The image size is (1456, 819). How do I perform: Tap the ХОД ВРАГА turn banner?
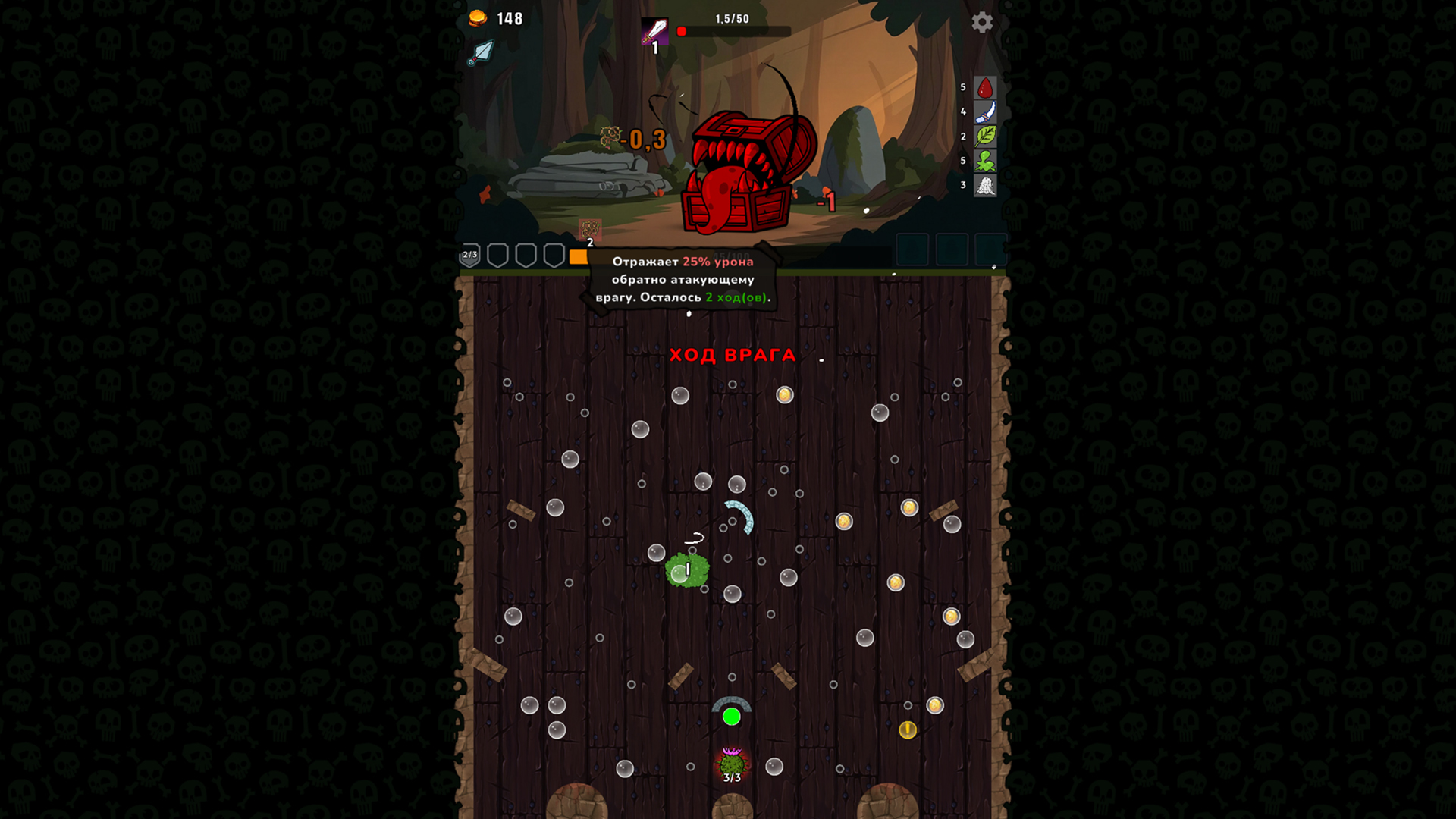point(733,355)
